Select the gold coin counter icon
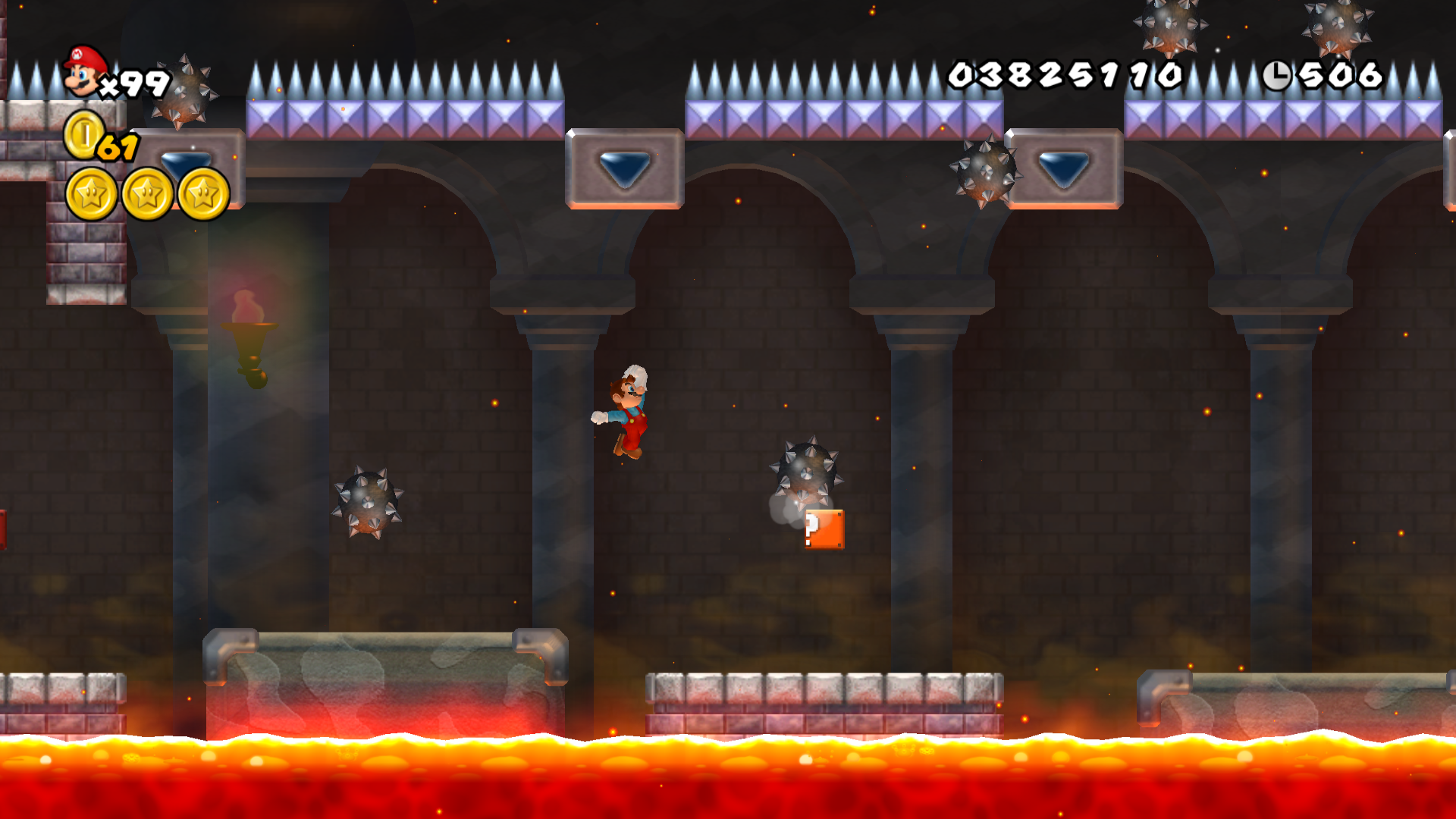Screen dimensions: 1456x819 coord(84,135)
